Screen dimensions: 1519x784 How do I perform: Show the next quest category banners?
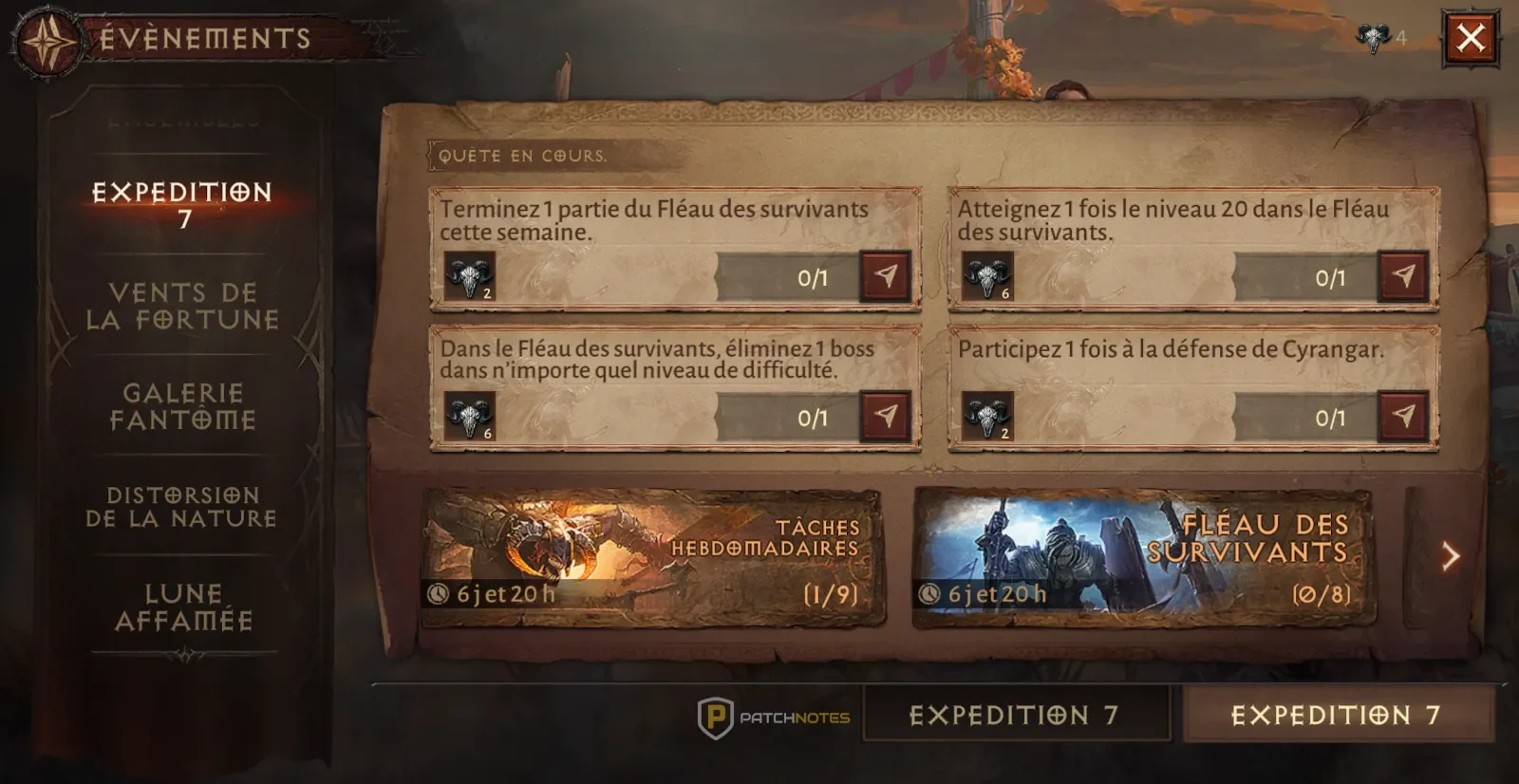pos(1449,556)
